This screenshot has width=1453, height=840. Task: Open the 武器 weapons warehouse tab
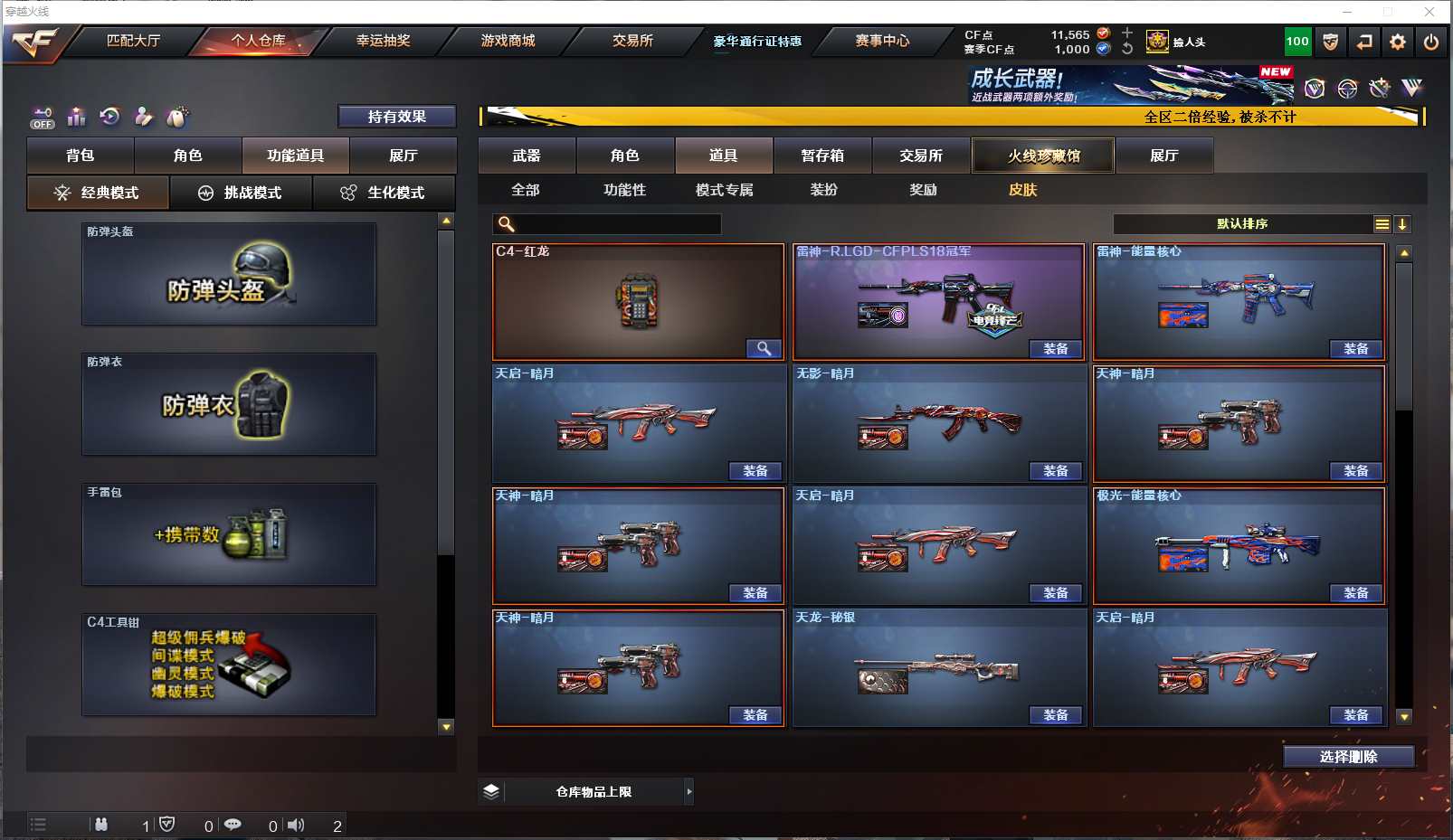(x=527, y=156)
